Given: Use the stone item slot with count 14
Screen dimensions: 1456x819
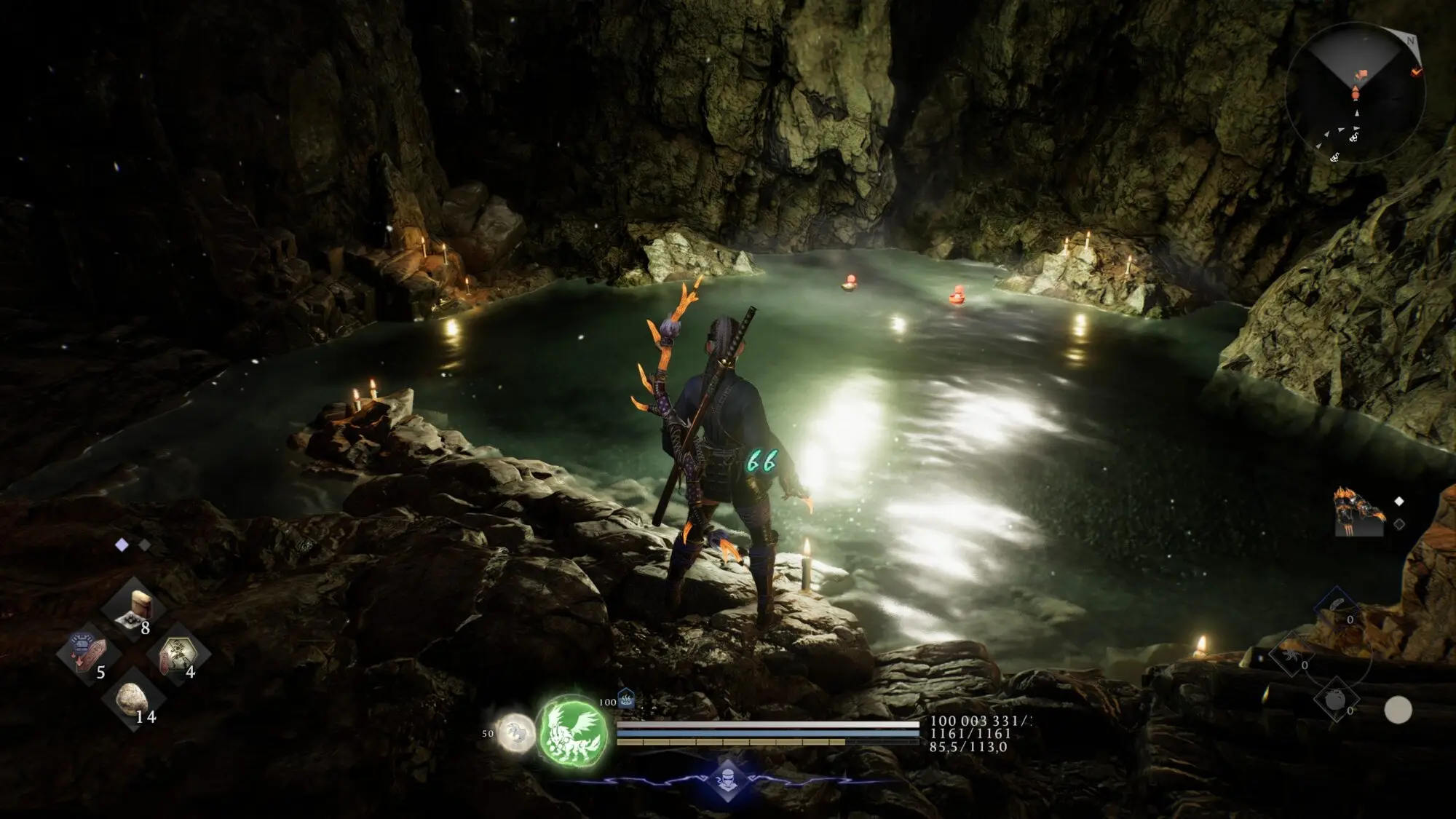Looking at the screenshot, I should (133, 698).
